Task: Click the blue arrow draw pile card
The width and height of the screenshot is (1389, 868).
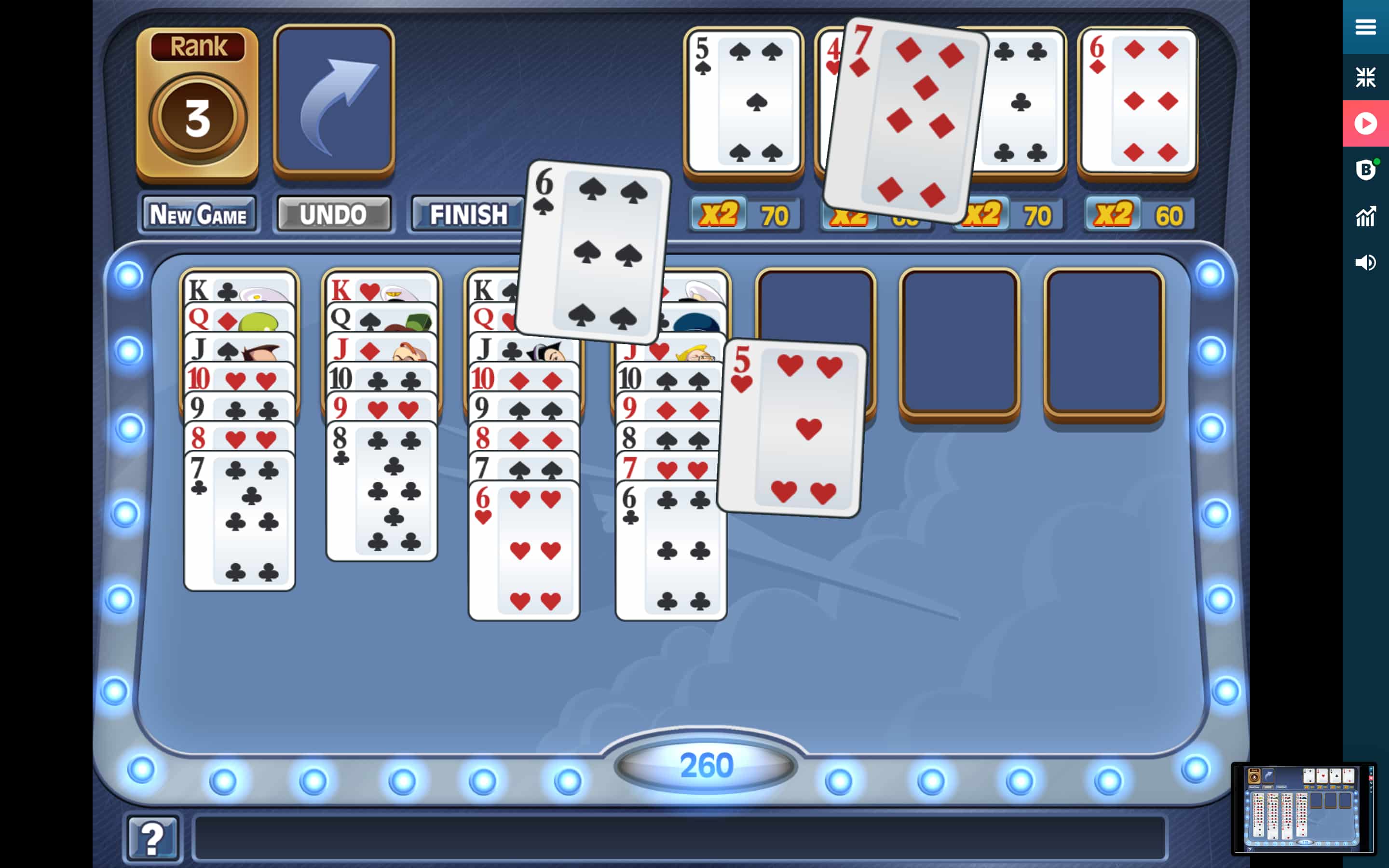Action: [x=334, y=100]
